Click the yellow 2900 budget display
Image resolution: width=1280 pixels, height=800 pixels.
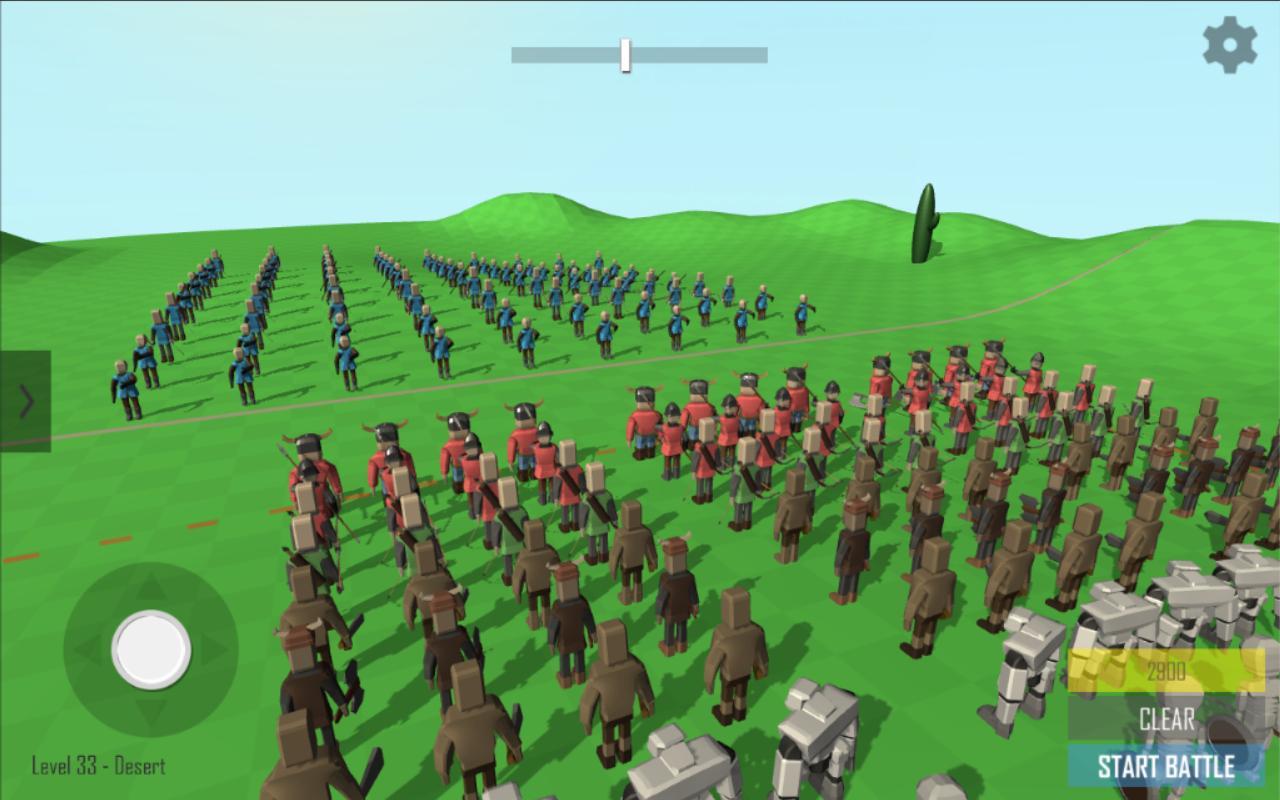click(1165, 672)
